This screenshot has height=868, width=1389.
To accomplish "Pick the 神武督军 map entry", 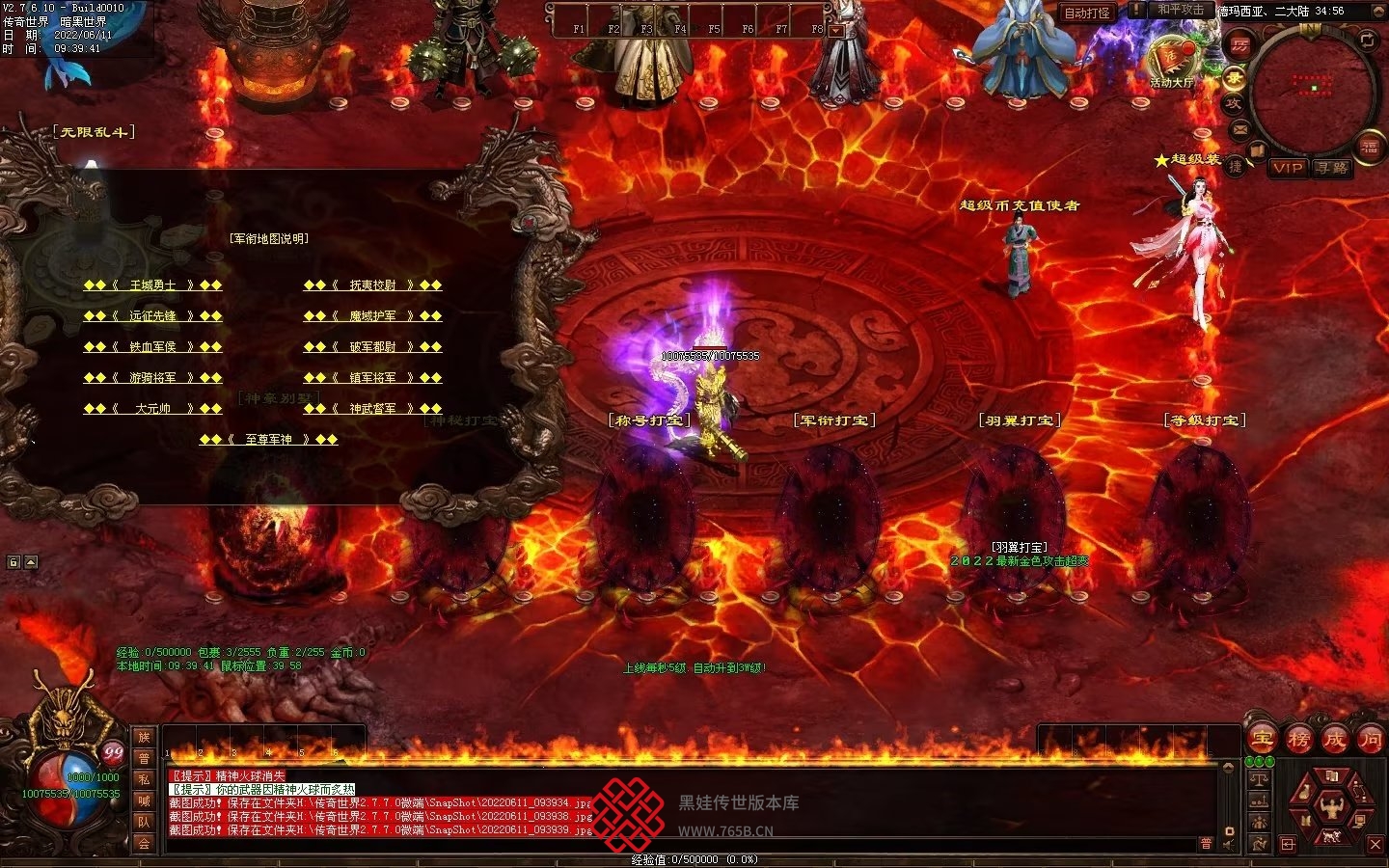I will tap(372, 409).
